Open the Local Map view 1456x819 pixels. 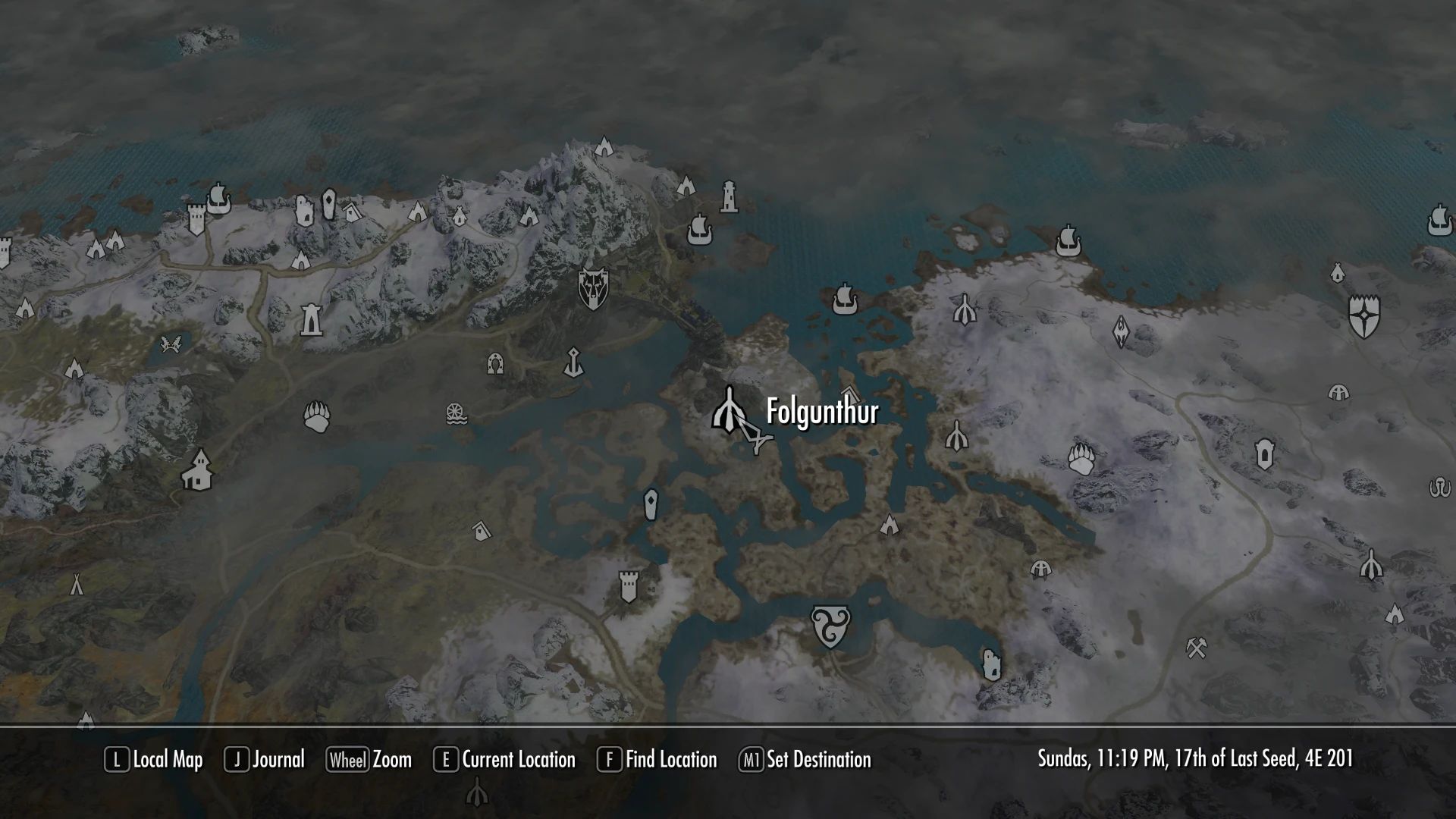coord(154,760)
